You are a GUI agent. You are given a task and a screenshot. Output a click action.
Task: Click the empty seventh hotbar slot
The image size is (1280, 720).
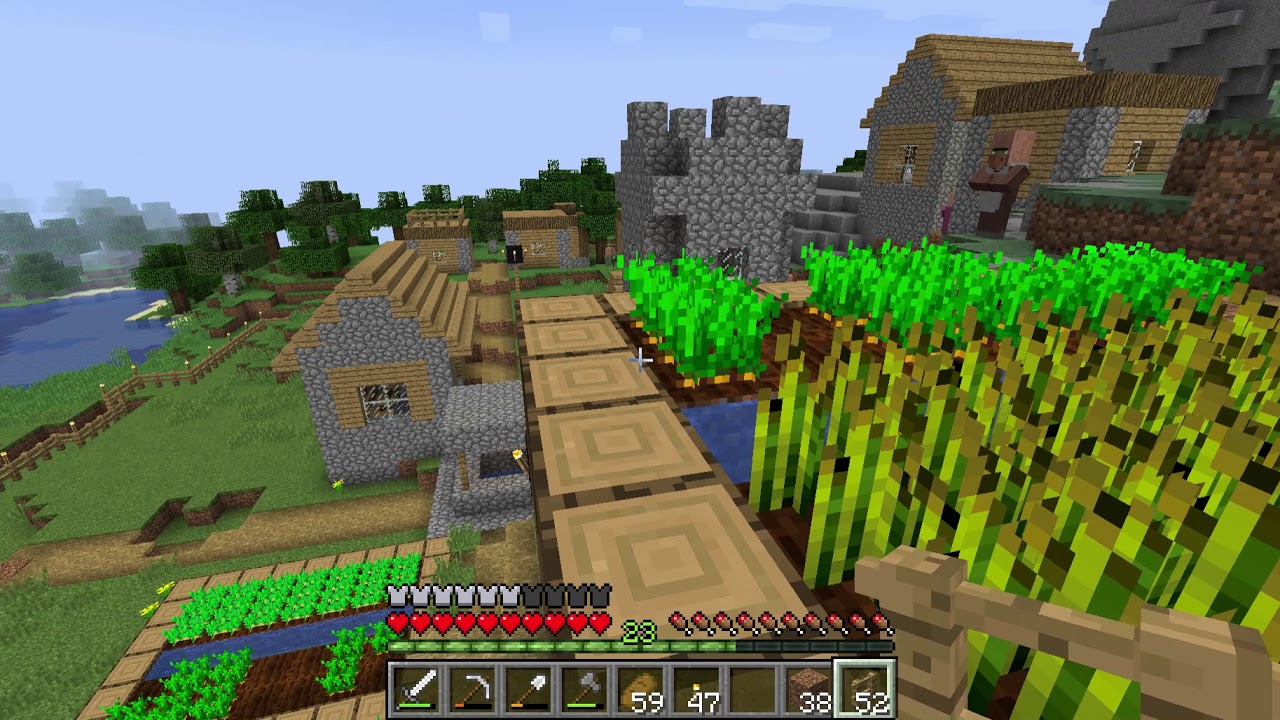(x=752, y=690)
